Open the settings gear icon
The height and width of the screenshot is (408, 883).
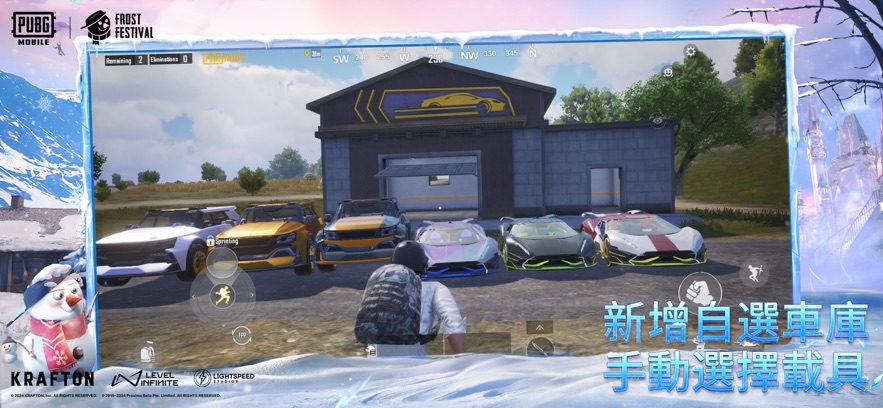(690, 52)
